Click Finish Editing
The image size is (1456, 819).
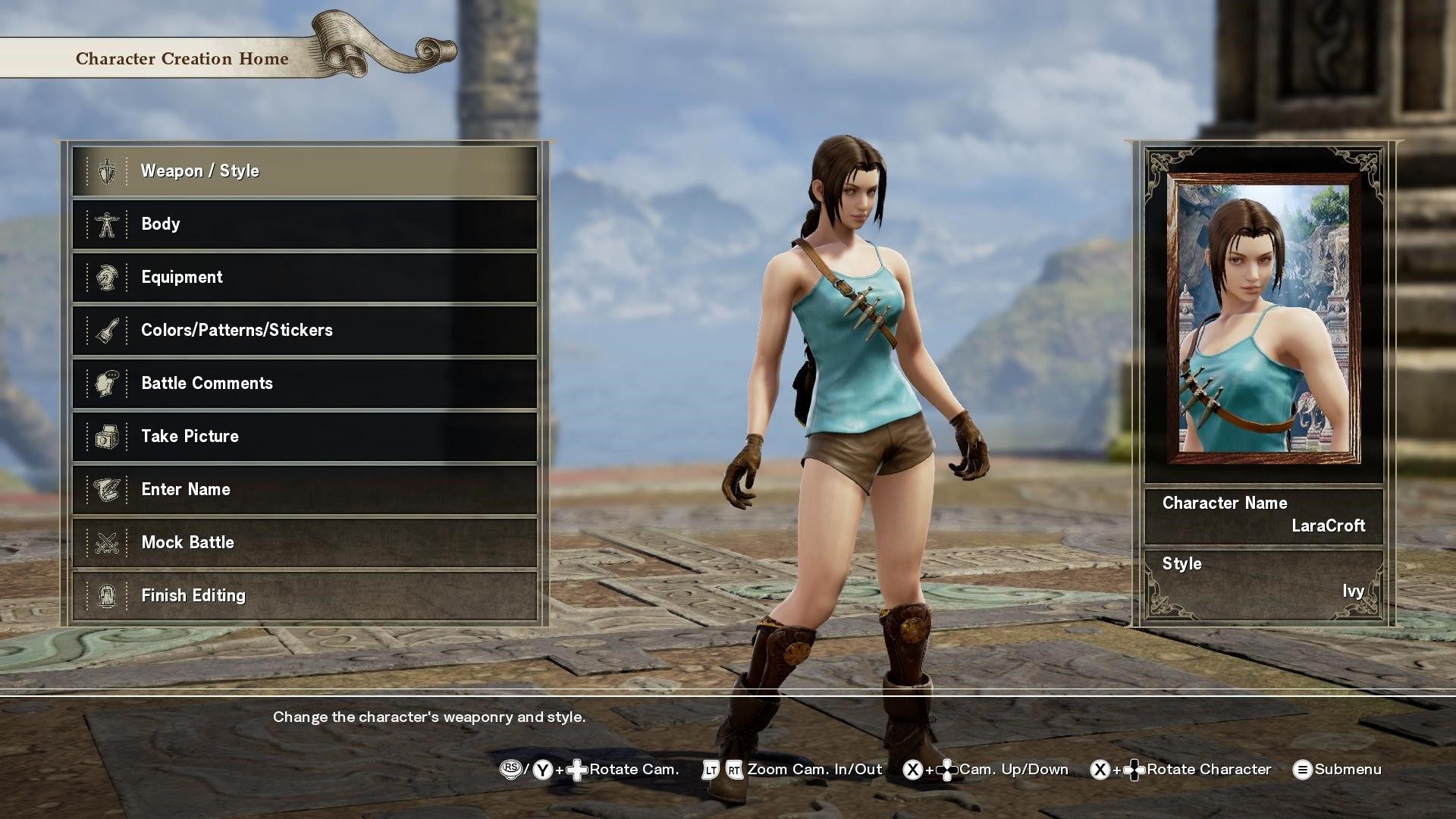pos(304,596)
